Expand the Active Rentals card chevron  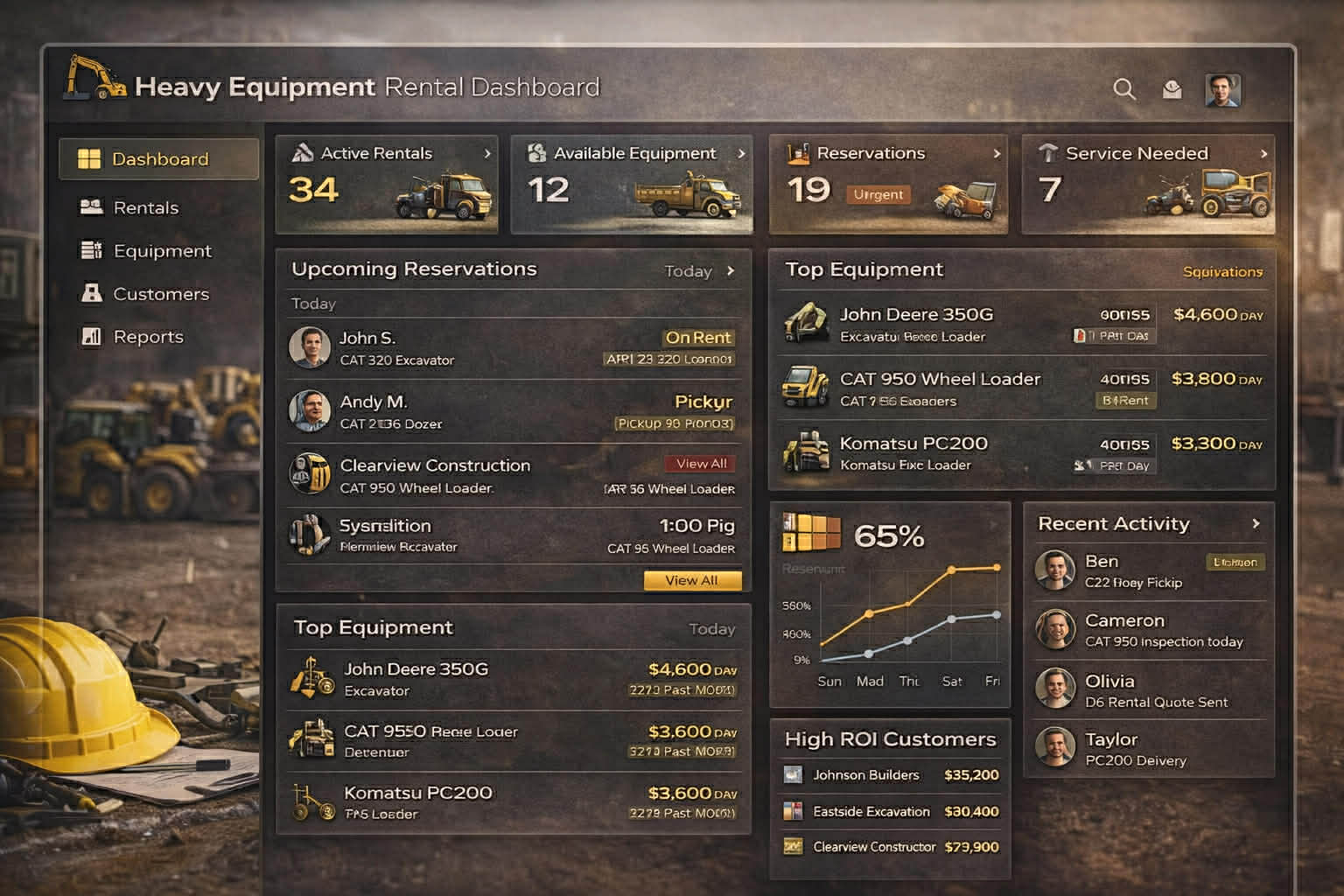coord(488,154)
